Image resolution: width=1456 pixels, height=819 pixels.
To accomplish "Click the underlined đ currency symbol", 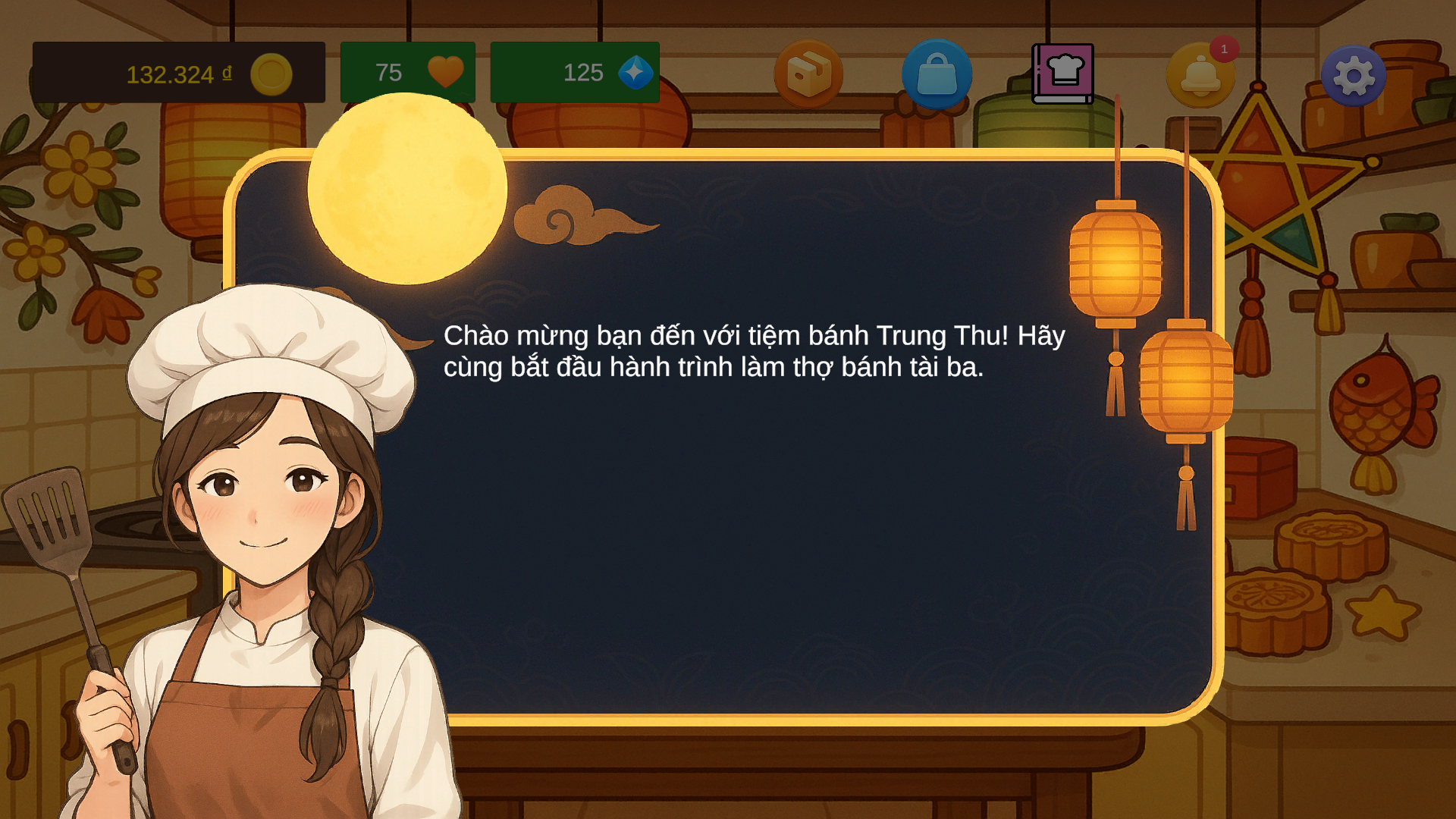I will coord(225,74).
